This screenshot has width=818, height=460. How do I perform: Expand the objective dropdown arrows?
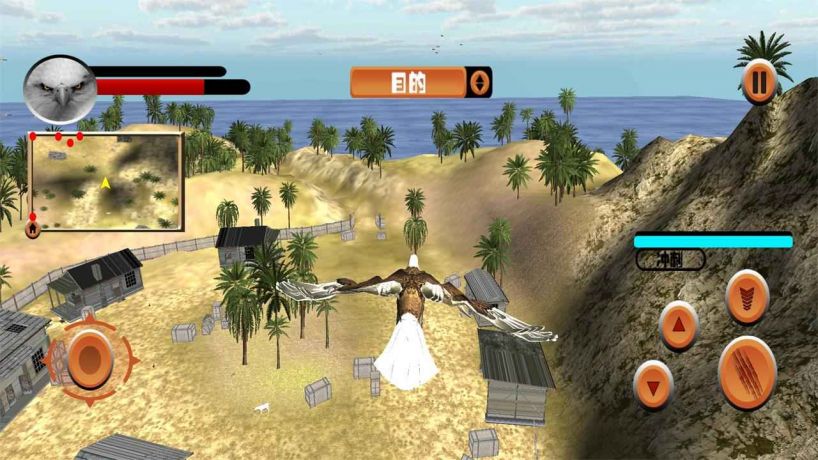480,82
